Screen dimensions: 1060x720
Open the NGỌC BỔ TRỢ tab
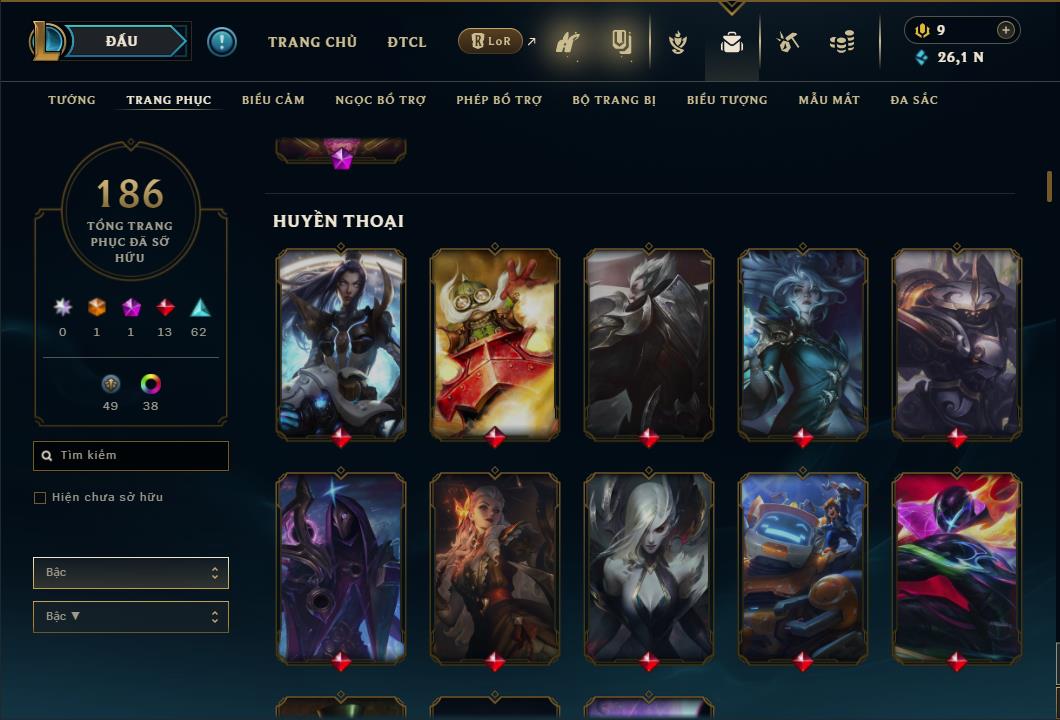380,100
